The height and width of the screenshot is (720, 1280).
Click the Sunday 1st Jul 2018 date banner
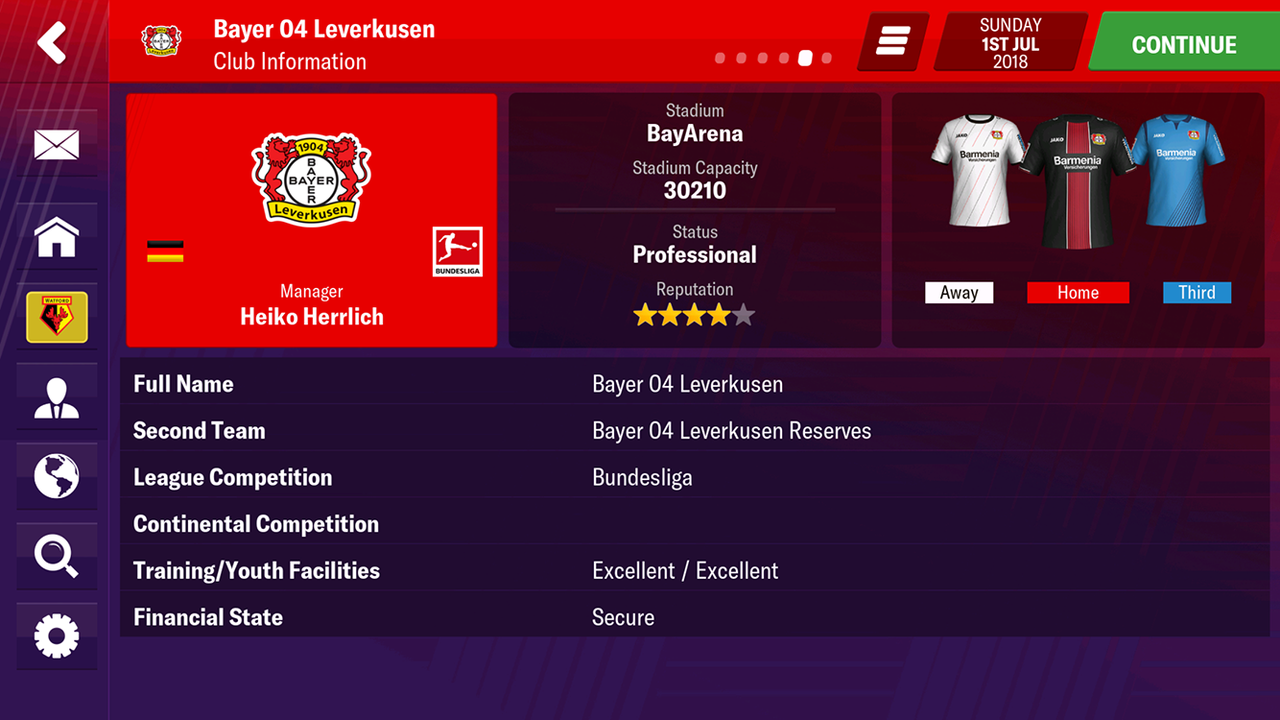1009,42
